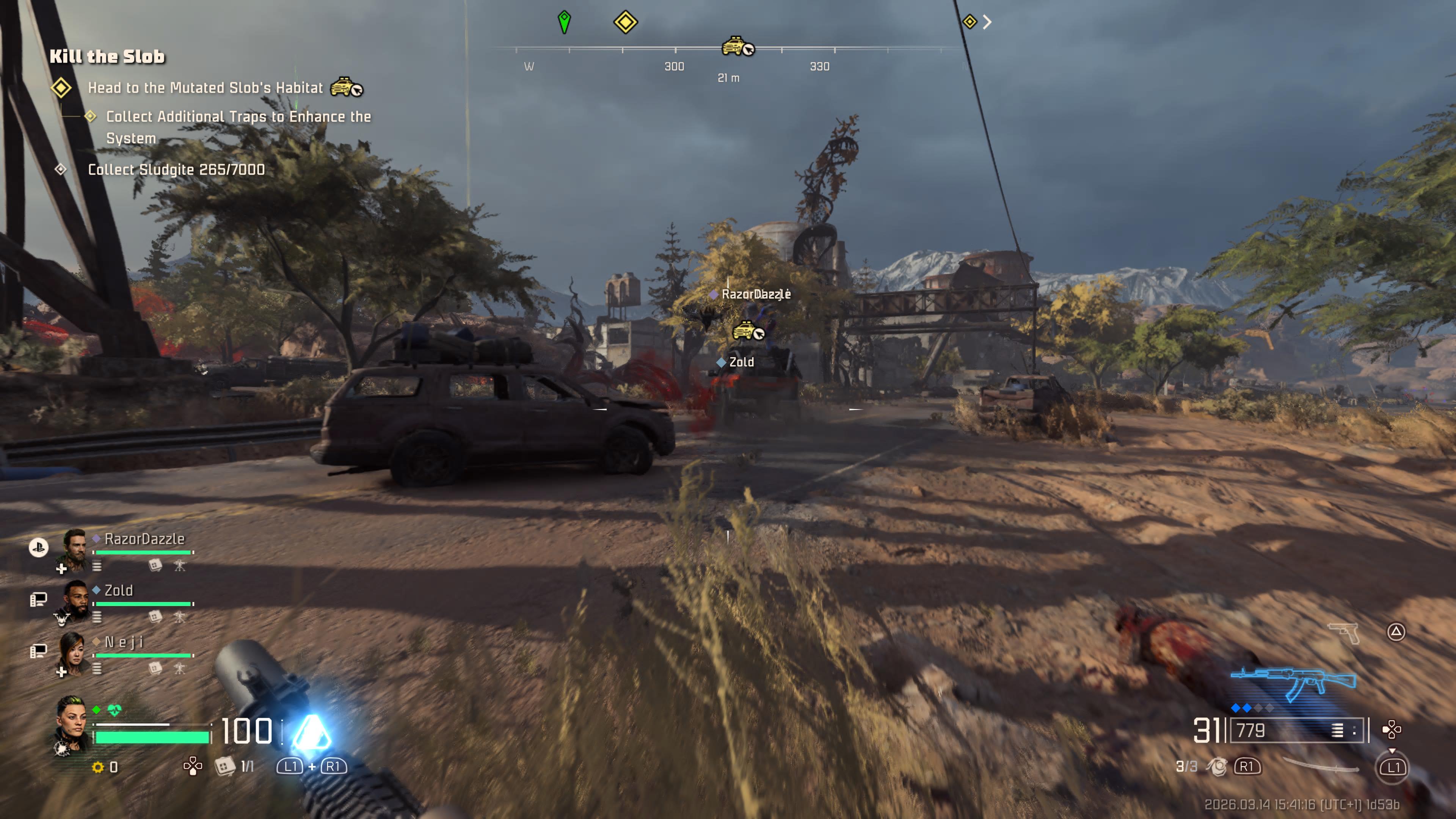Select the yellow diamond marker on the compass

(x=625, y=22)
